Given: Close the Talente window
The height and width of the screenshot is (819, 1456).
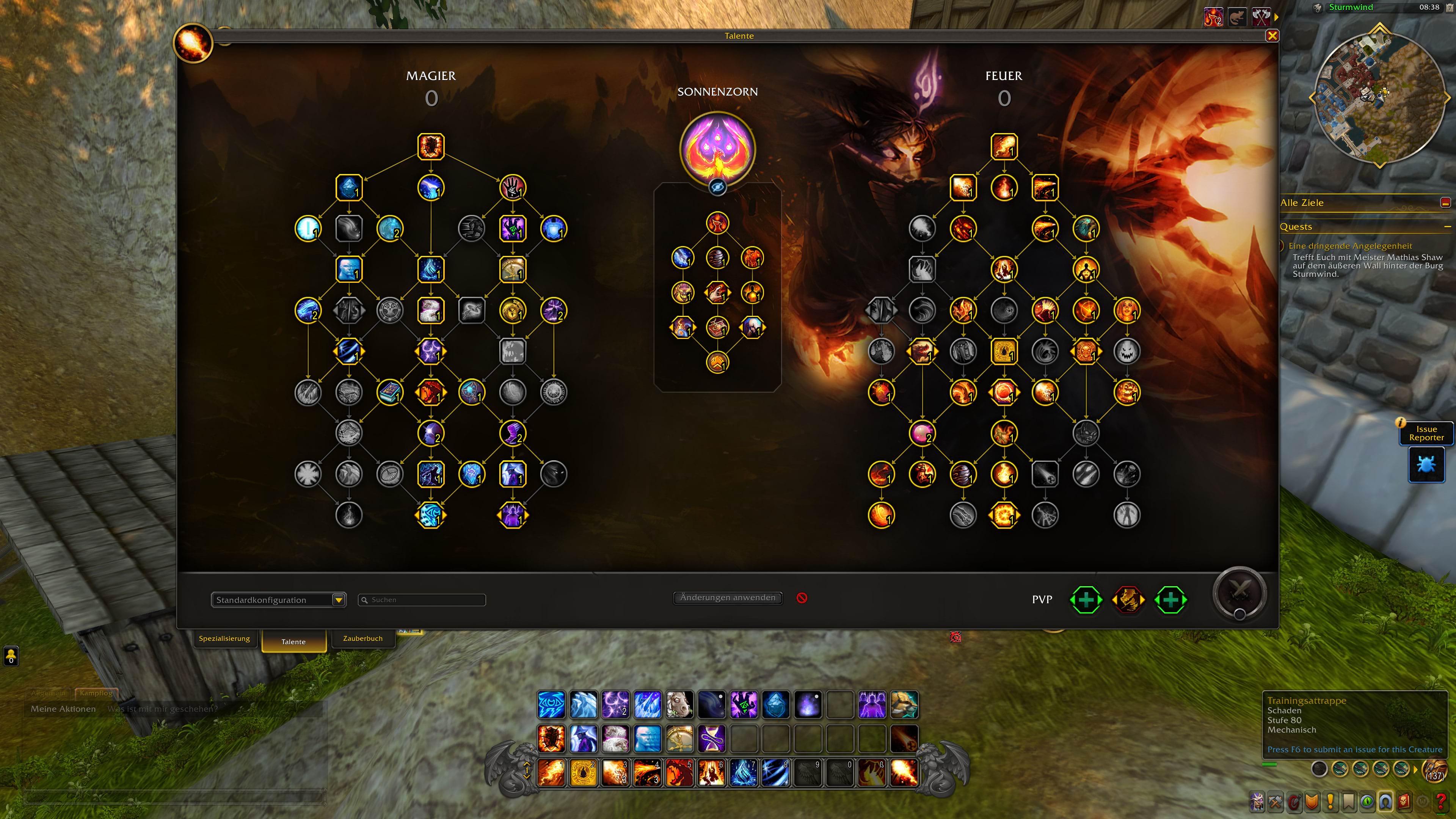Looking at the screenshot, I should click(x=1272, y=36).
